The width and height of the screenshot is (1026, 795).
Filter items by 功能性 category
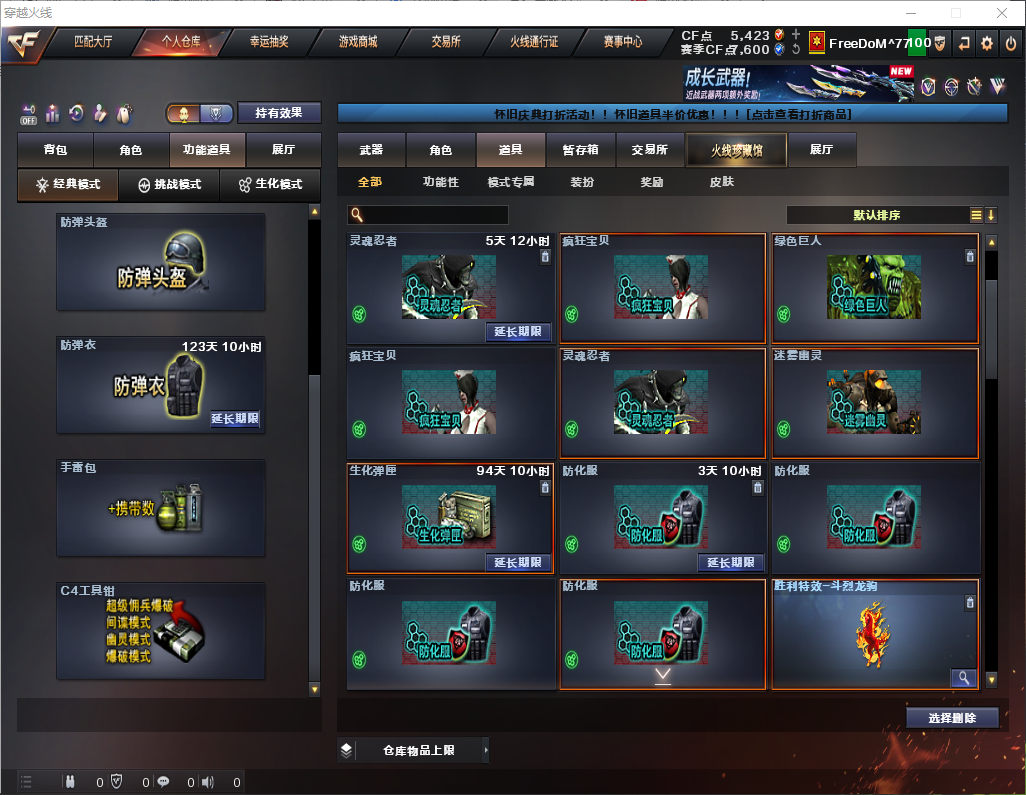click(x=440, y=182)
